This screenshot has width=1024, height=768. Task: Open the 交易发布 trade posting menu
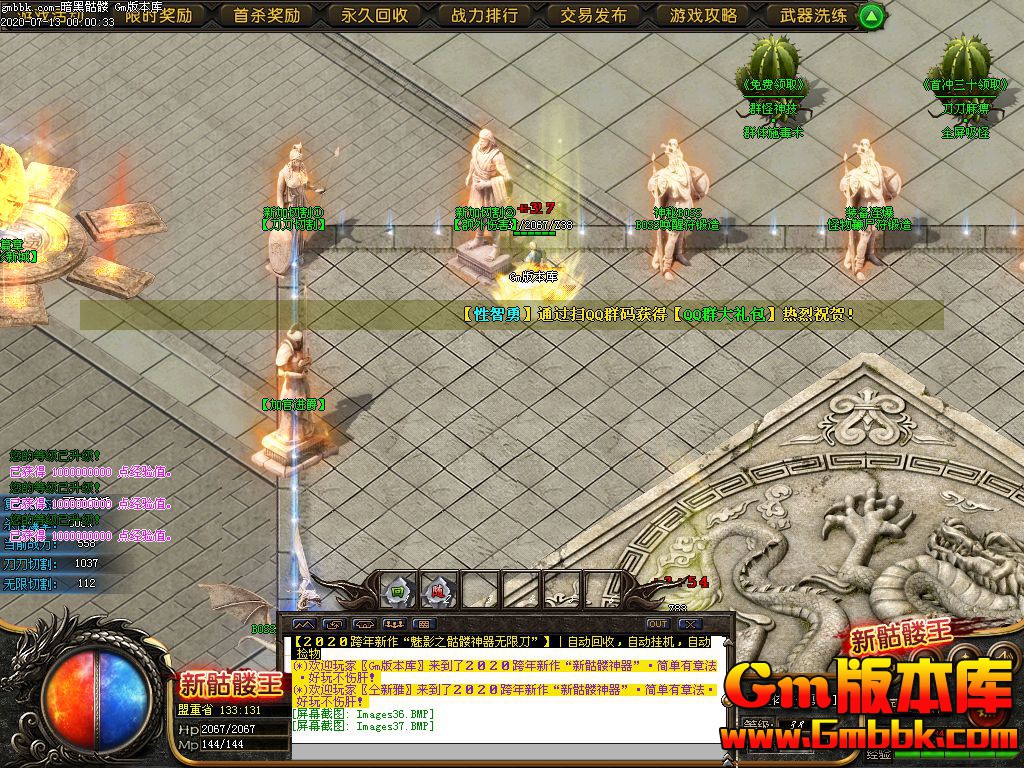click(594, 15)
